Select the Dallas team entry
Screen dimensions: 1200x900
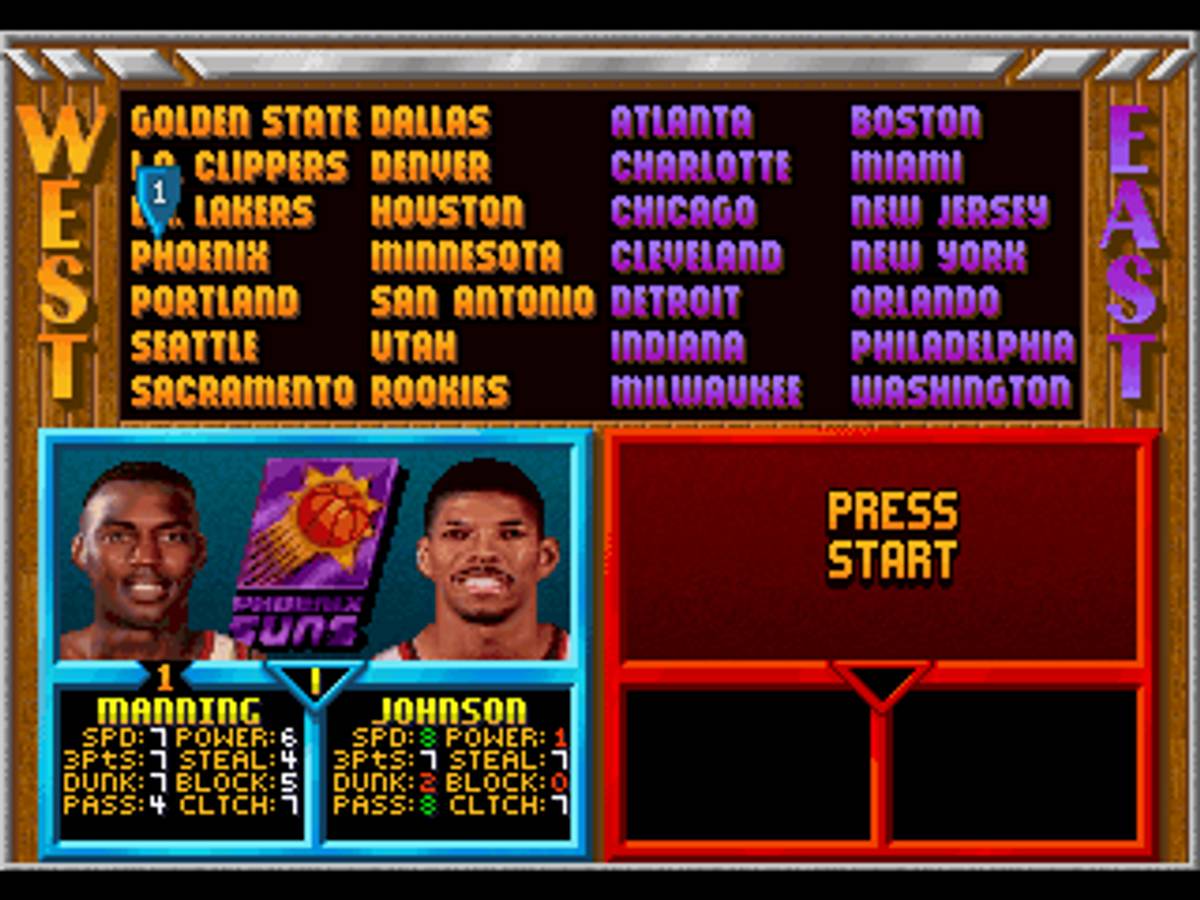[430, 122]
